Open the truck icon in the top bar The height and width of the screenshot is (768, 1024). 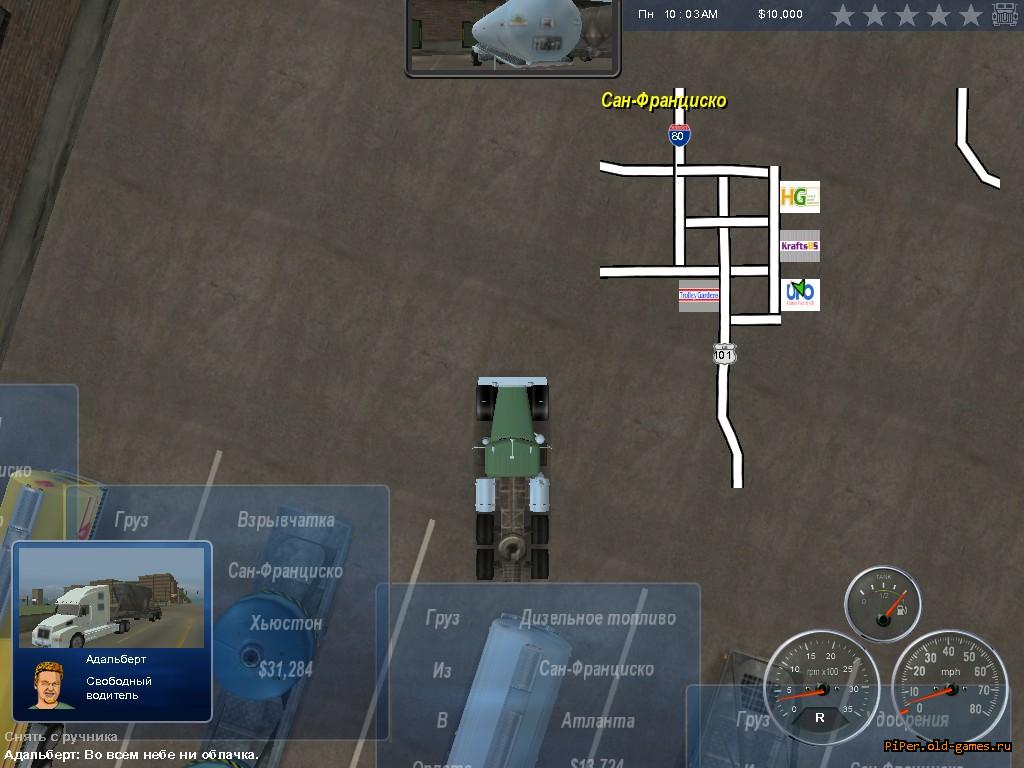(x=1004, y=15)
